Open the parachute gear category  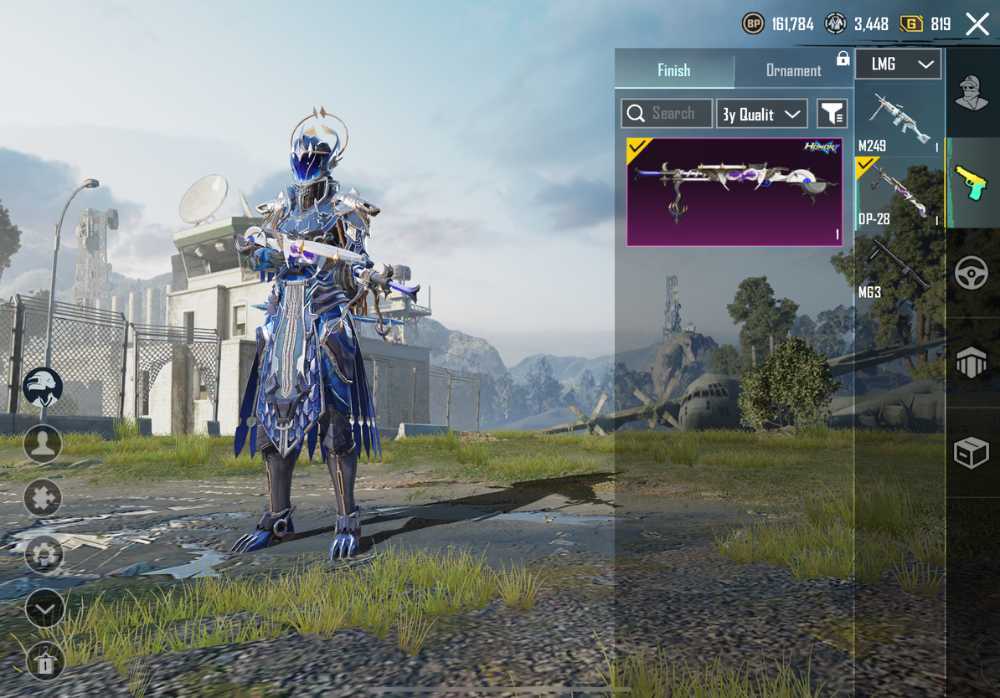pos(971,363)
